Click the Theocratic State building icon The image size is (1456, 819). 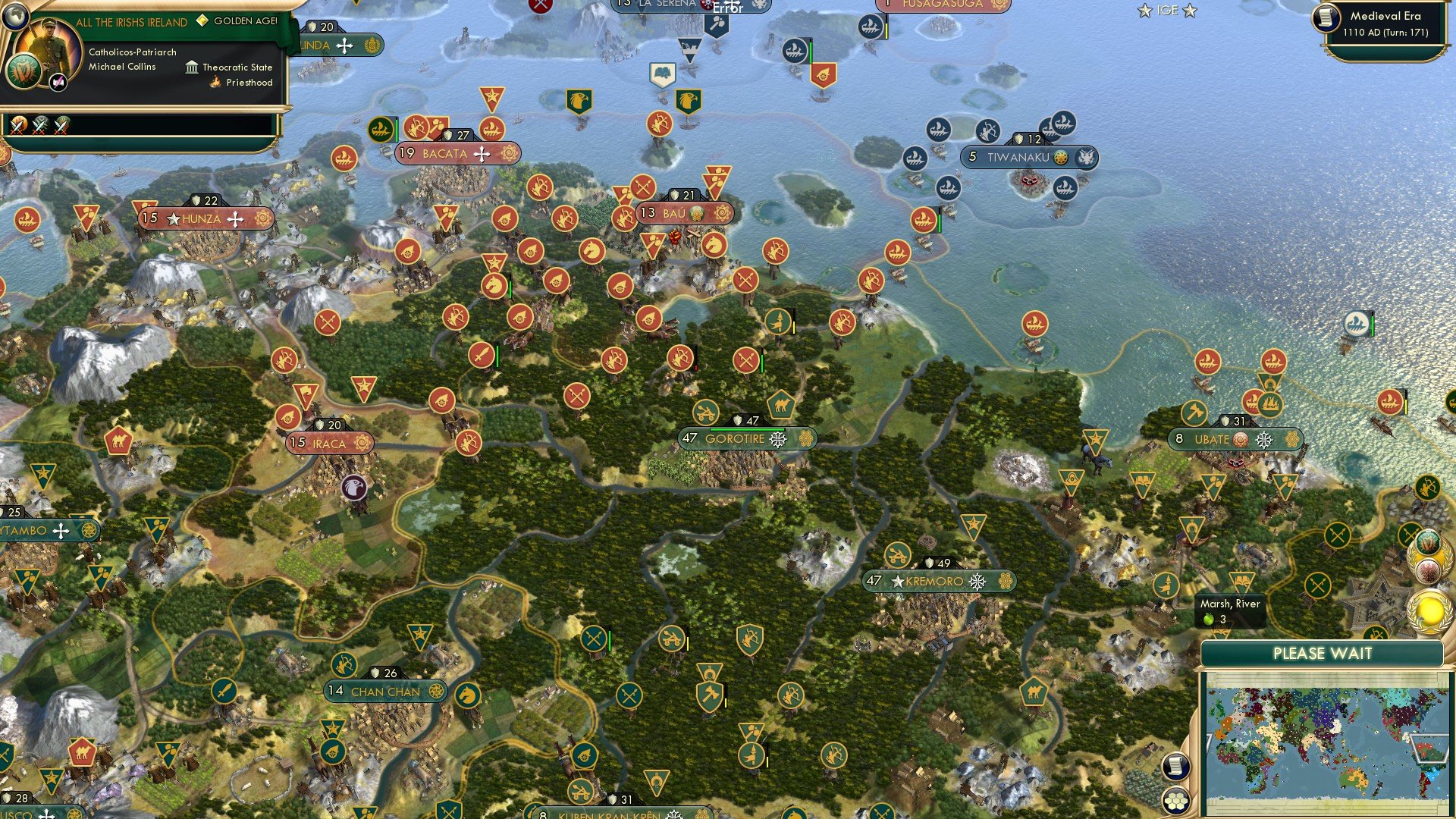pyautogui.click(x=192, y=67)
